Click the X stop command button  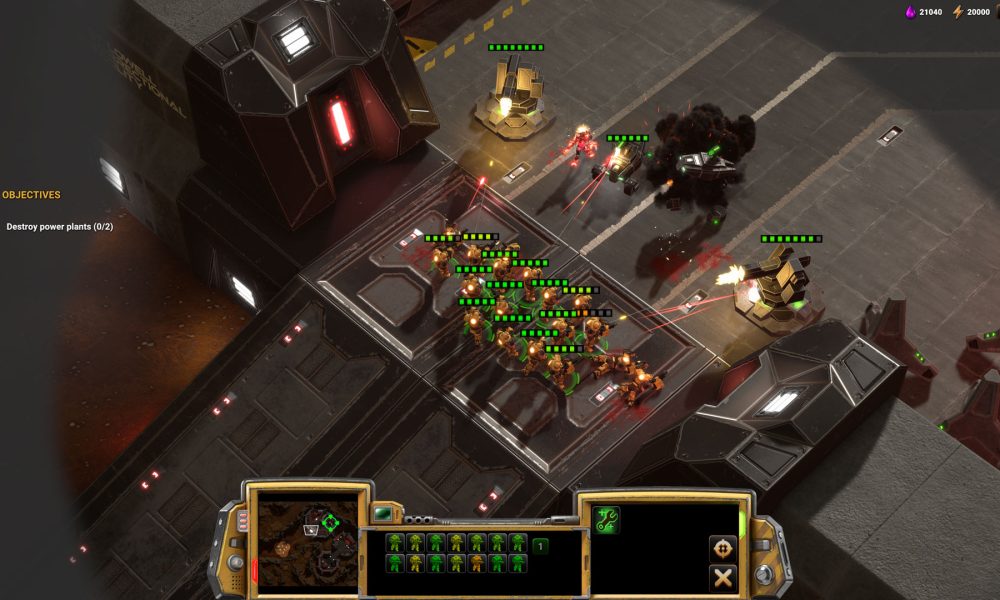point(722,577)
